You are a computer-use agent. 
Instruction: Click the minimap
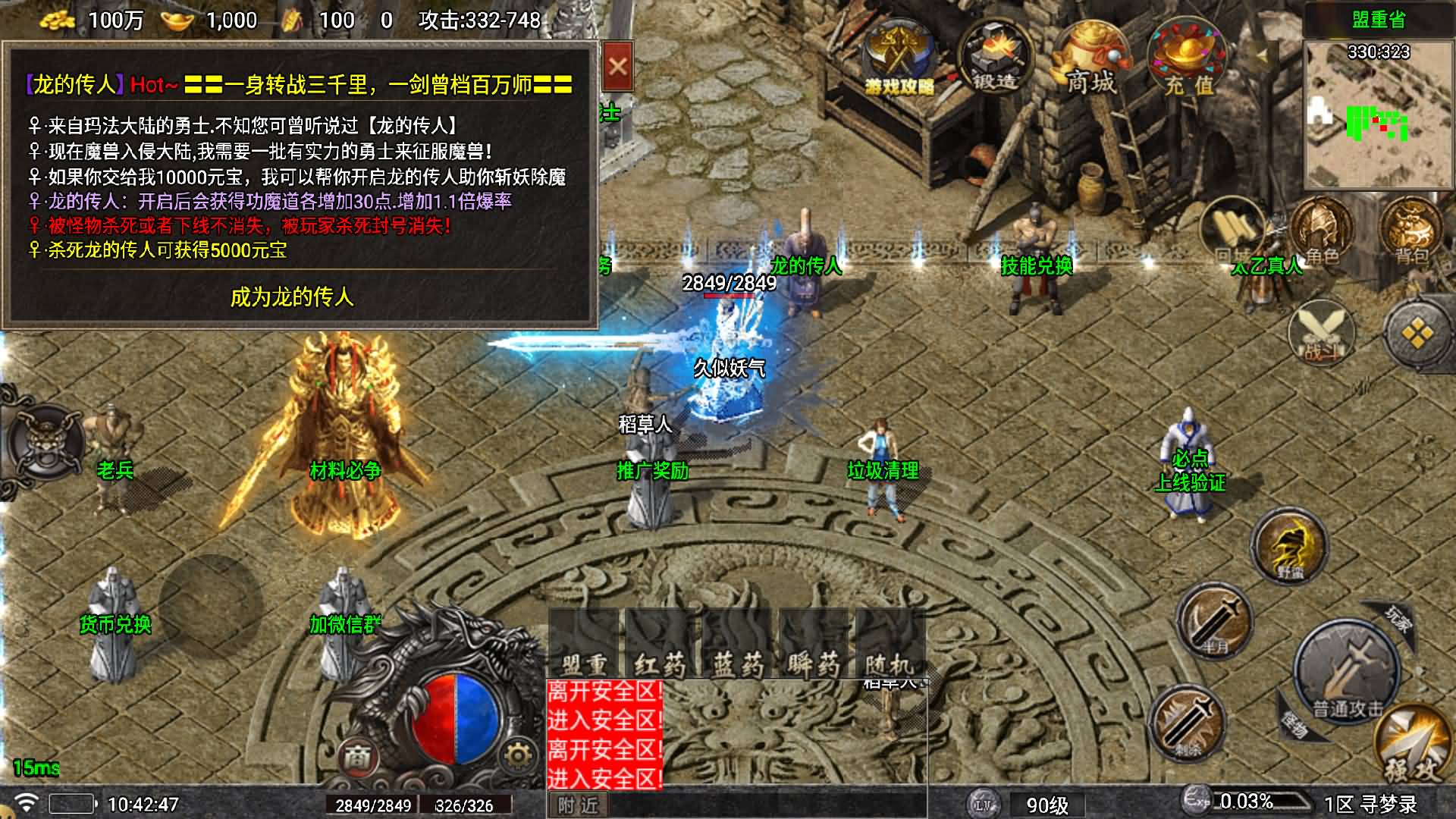click(1377, 114)
